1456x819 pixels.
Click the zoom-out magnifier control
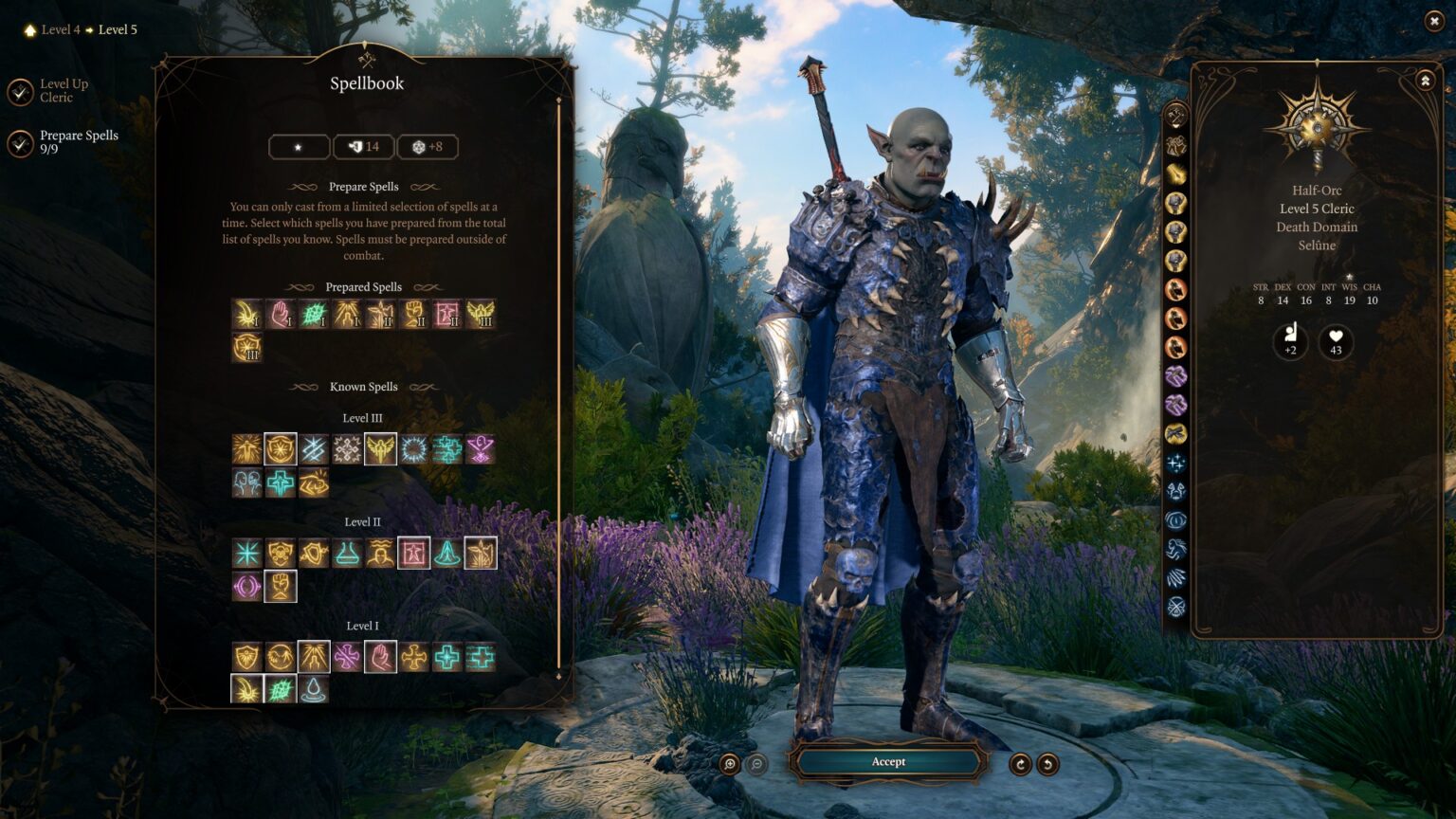(x=757, y=762)
